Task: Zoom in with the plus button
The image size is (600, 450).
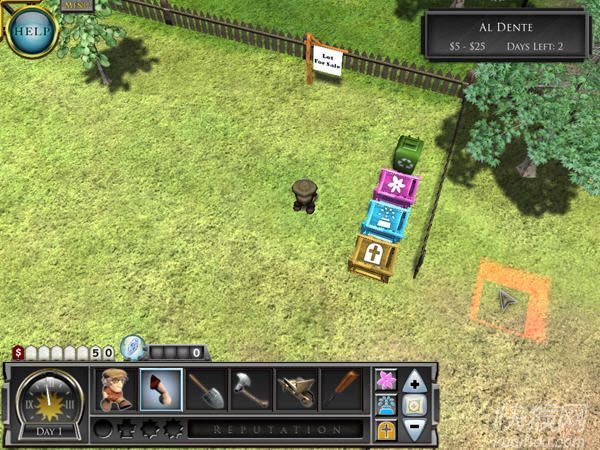Action: (415, 380)
